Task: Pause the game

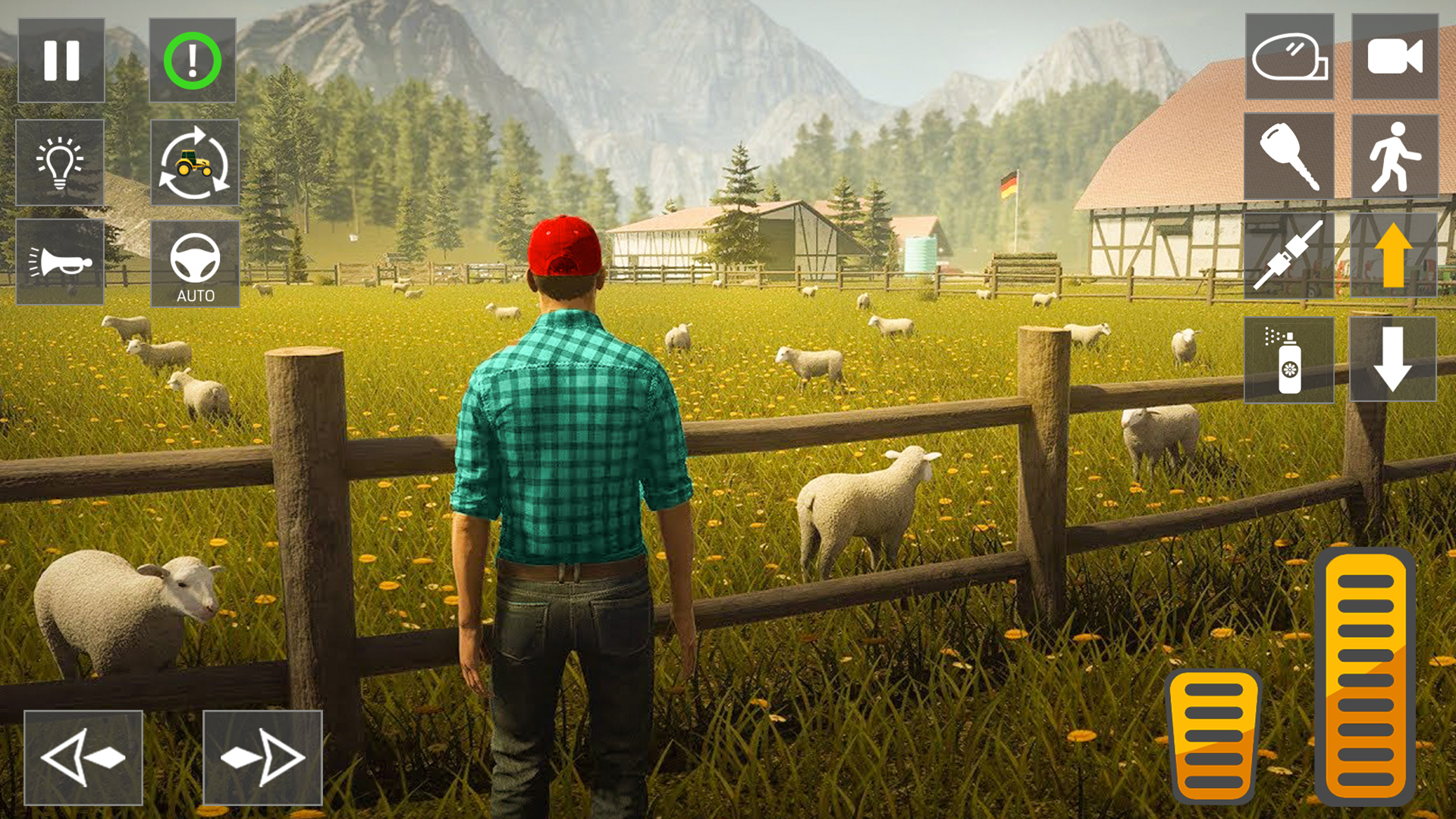Action: click(61, 61)
